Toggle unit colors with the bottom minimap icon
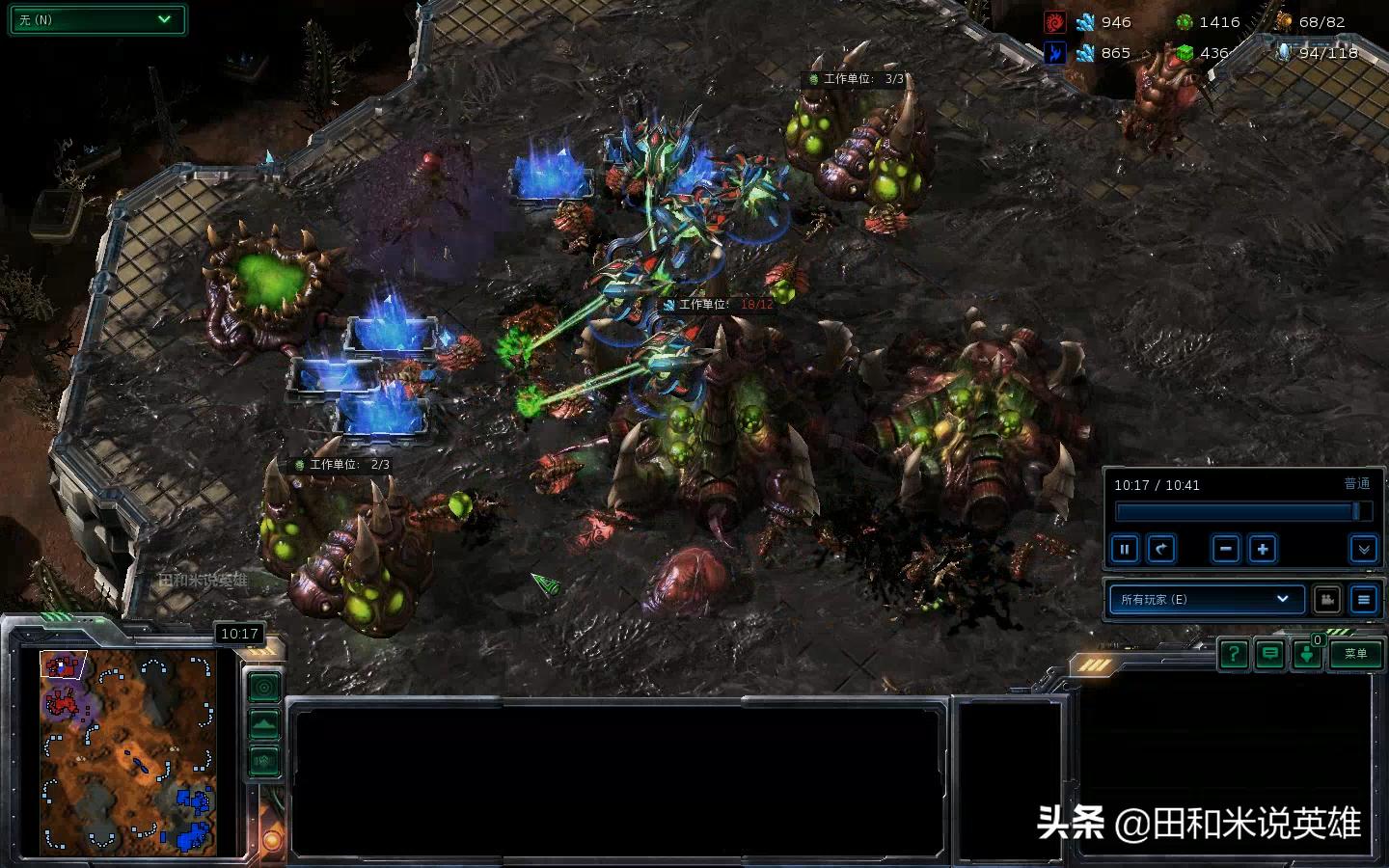 (263, 761)
